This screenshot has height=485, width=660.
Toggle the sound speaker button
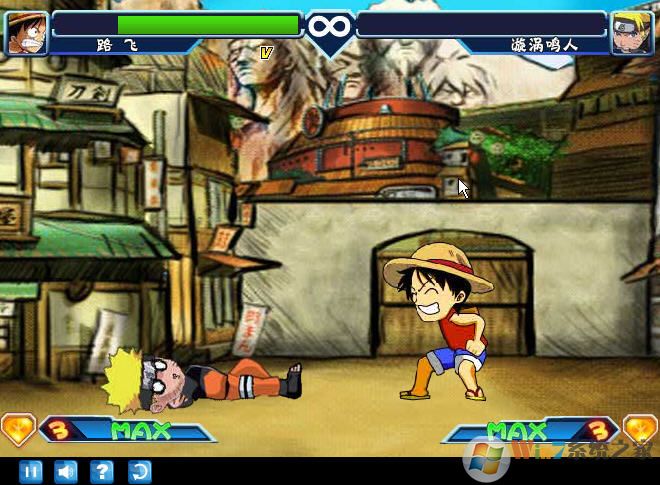[65, 471]
